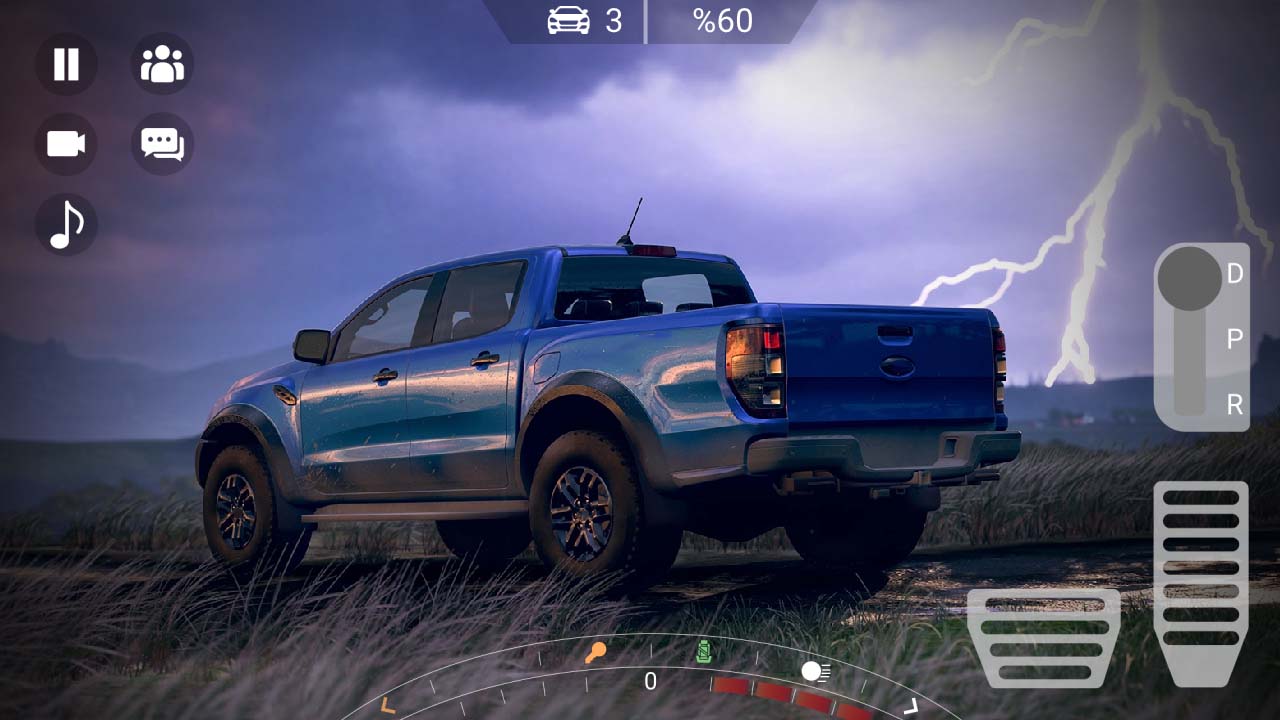Open the in-game chat
The image size is (1280, 720).
(x=163, y=143)
